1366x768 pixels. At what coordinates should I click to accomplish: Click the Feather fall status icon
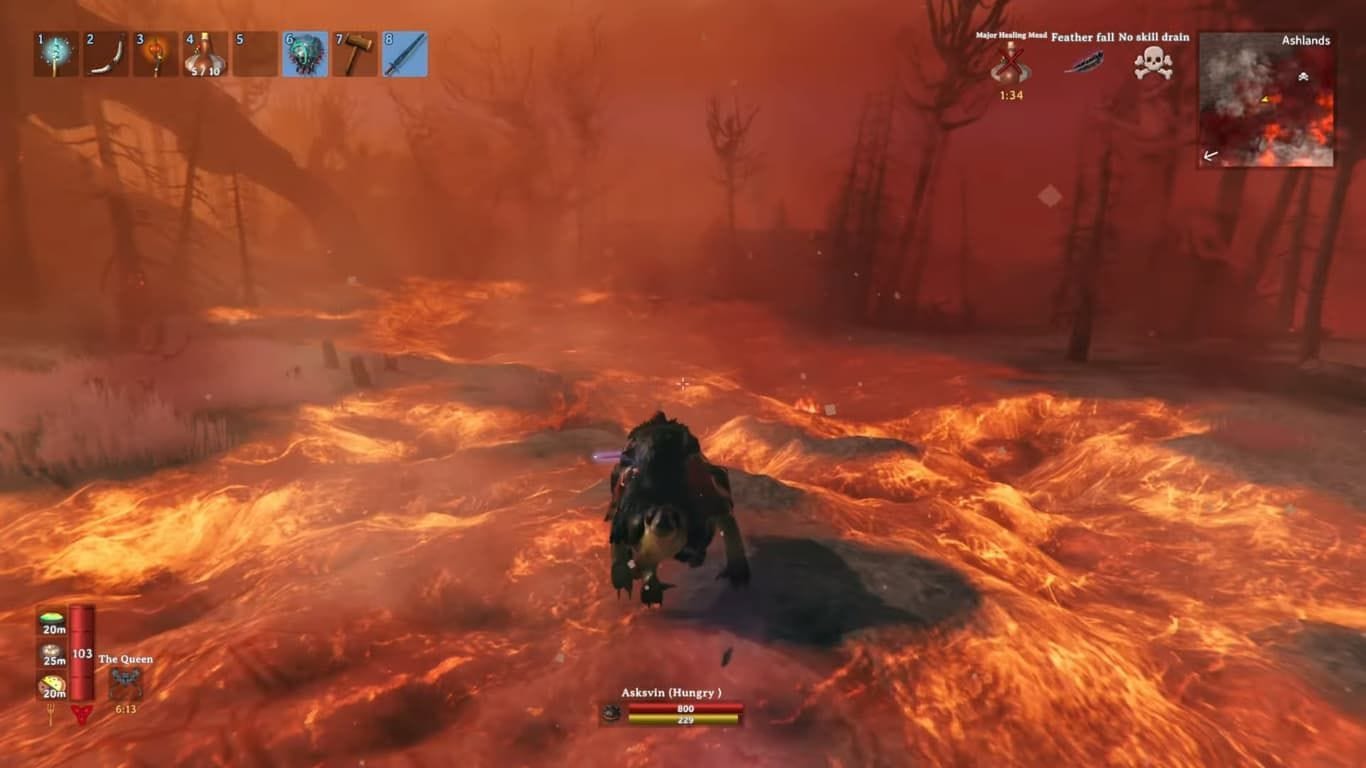1083,62
